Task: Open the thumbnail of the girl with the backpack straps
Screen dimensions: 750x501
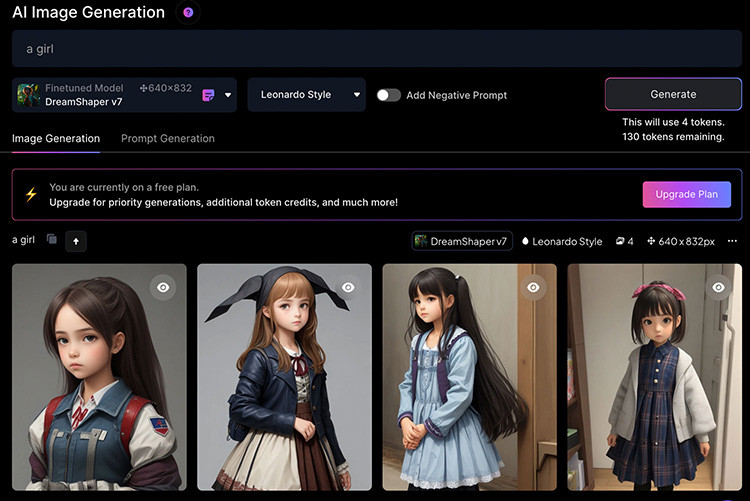Action: coord(99,390)
